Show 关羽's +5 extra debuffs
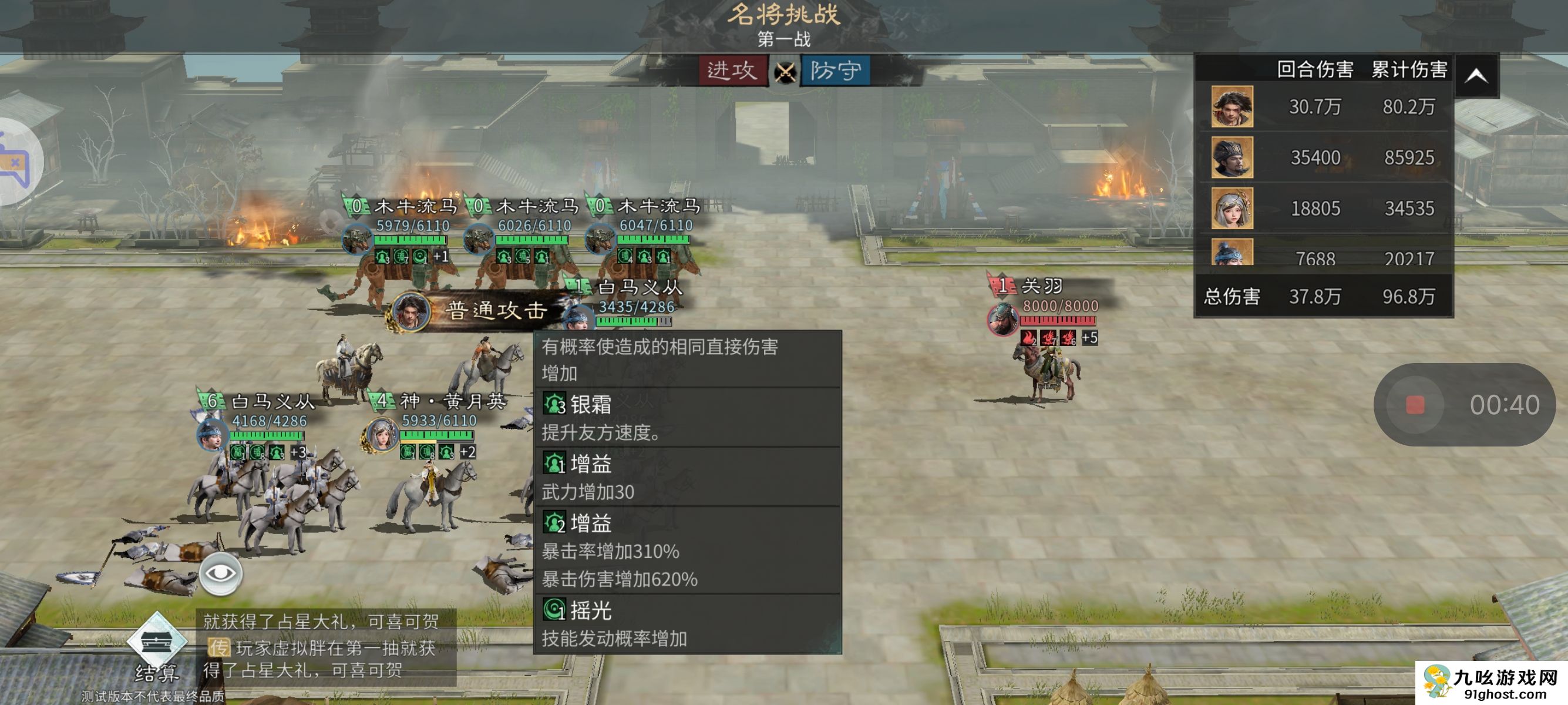Screen dimensions: 1568x705 (x=1089, y=337)
